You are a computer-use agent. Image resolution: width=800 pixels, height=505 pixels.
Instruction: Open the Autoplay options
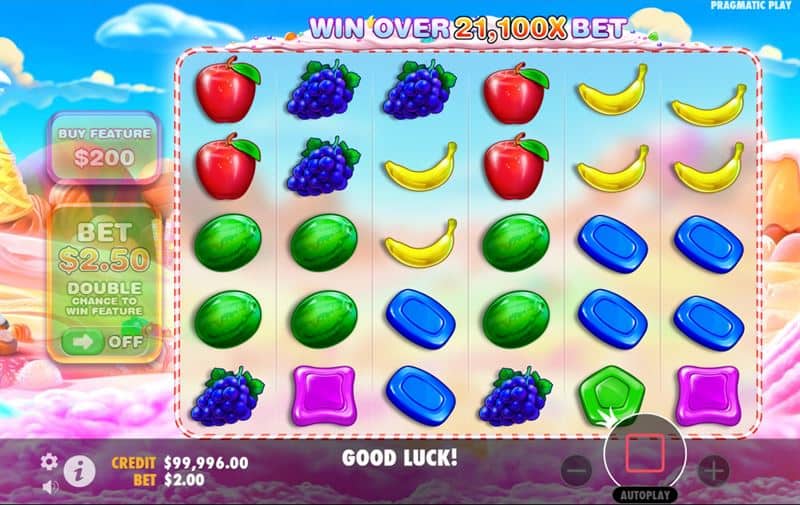click(644, 494)
